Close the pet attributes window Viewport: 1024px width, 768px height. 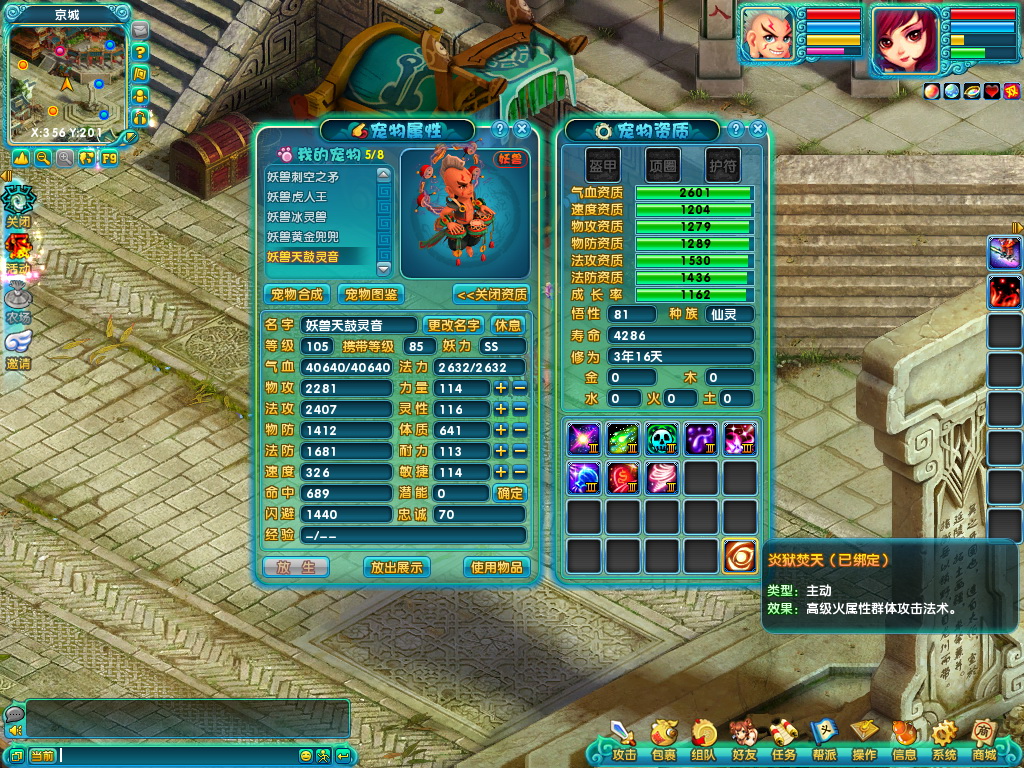click(x=522, y=129)
